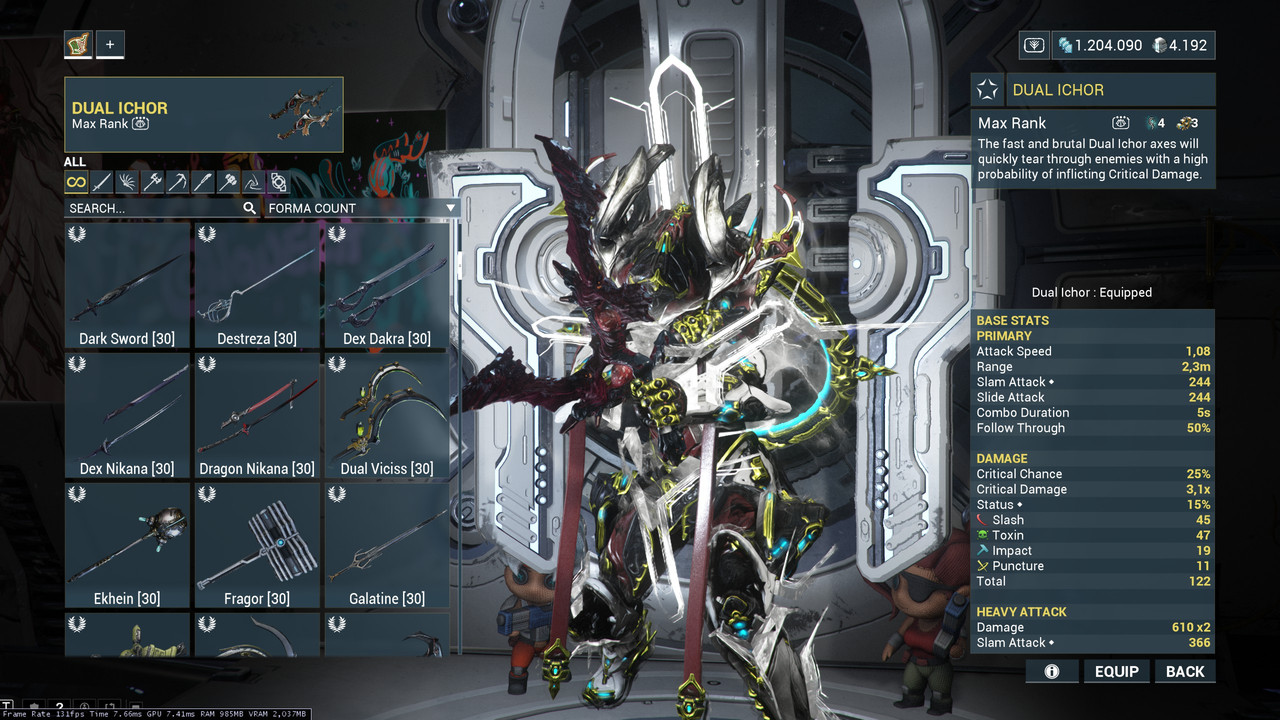Open the info button beside Equip

pyautogui.click(x=1051, y=671)
